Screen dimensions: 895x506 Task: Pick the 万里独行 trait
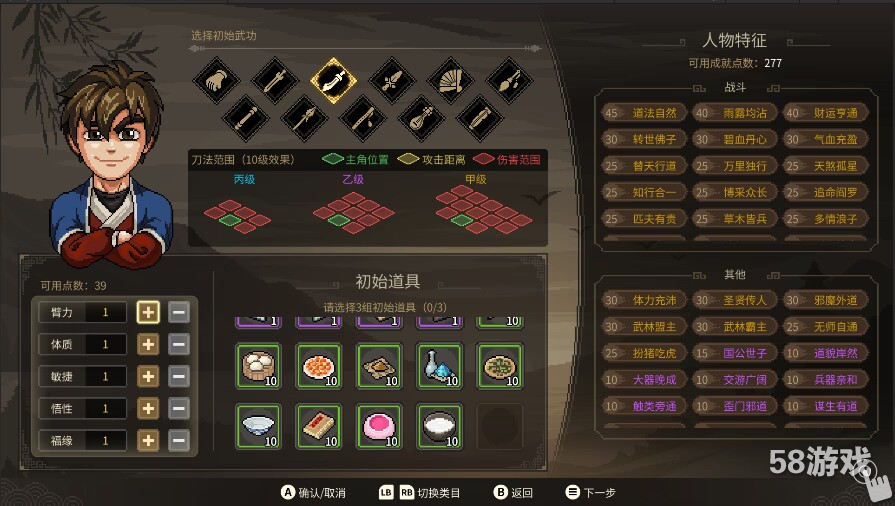[733, 166]
